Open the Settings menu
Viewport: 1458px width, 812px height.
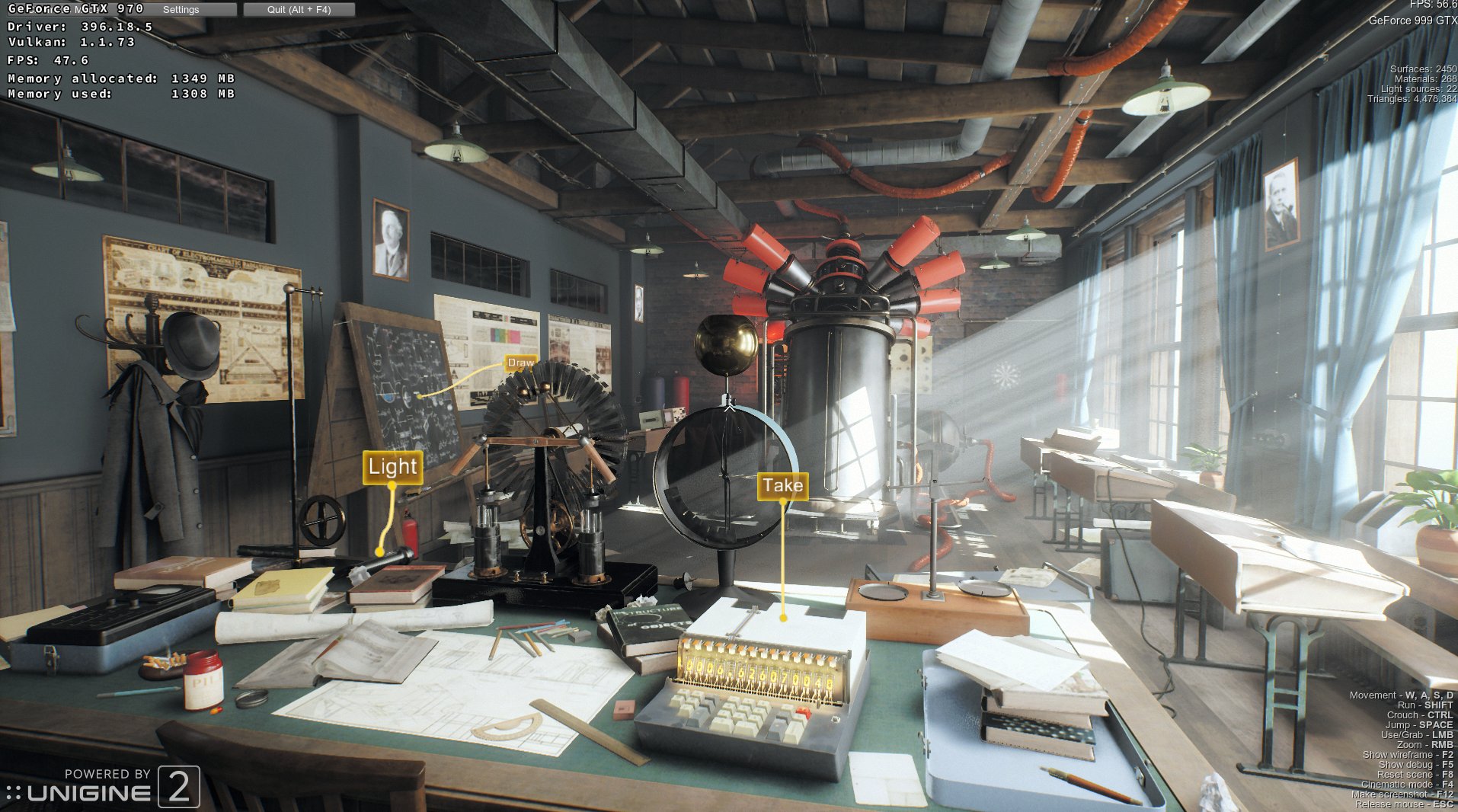click(181, 10)
